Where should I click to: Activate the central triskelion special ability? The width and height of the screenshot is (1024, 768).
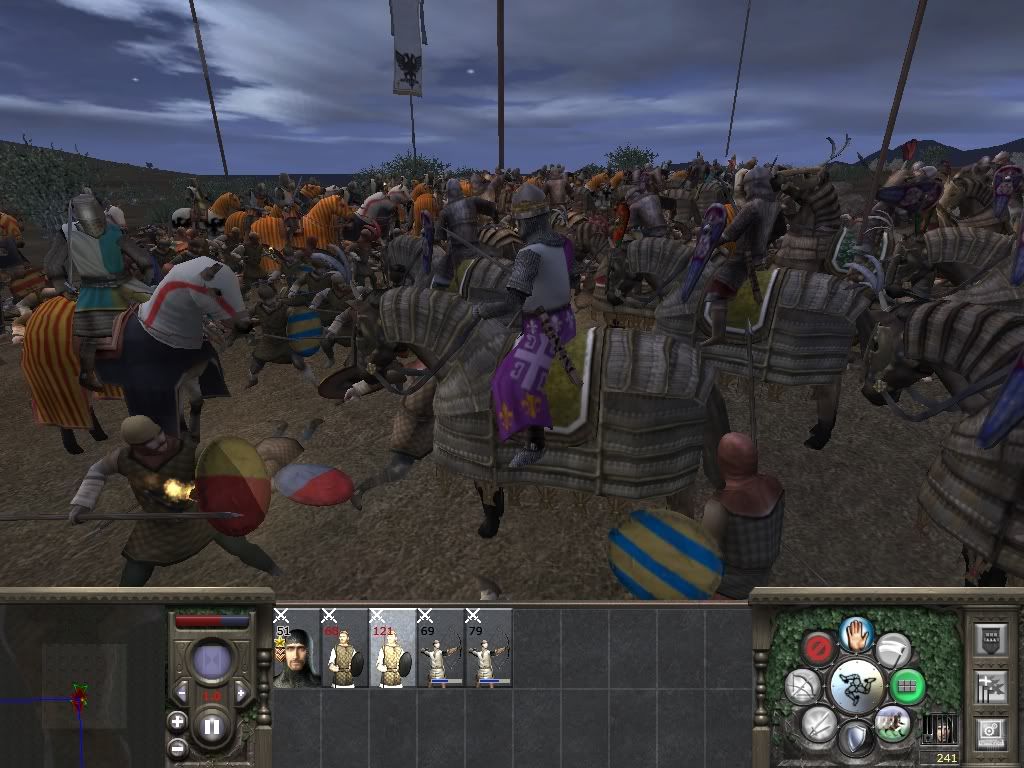(x=856, y=686)
